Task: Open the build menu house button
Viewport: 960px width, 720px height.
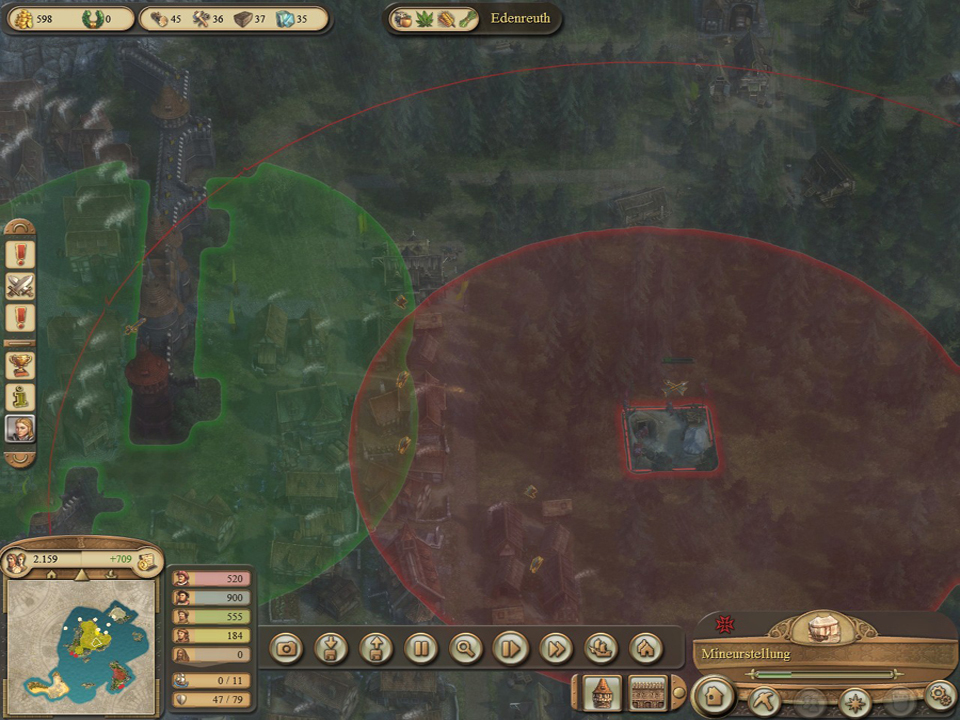Action: [x=713, y=695]
